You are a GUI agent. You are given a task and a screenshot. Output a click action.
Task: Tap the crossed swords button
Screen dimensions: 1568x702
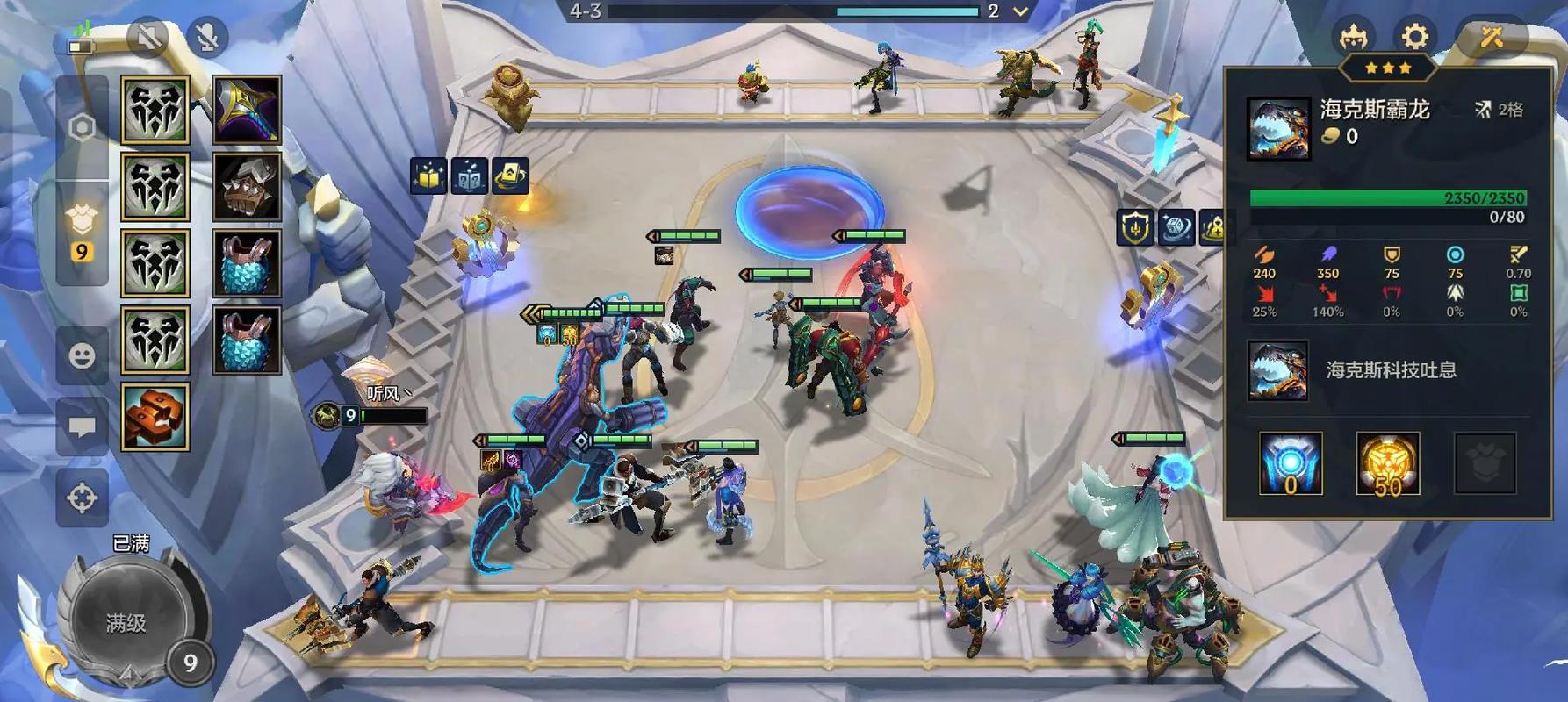point(1492,37)
